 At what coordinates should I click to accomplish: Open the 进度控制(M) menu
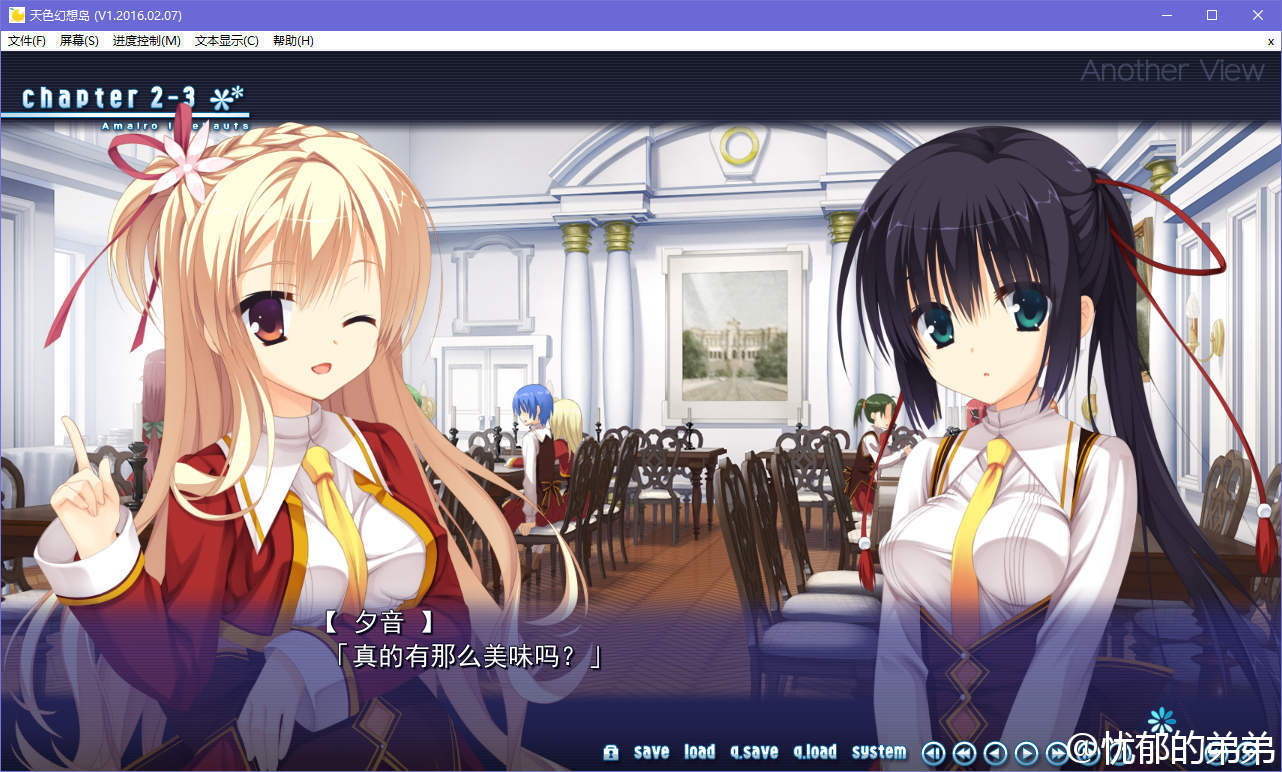click(147, 41)
